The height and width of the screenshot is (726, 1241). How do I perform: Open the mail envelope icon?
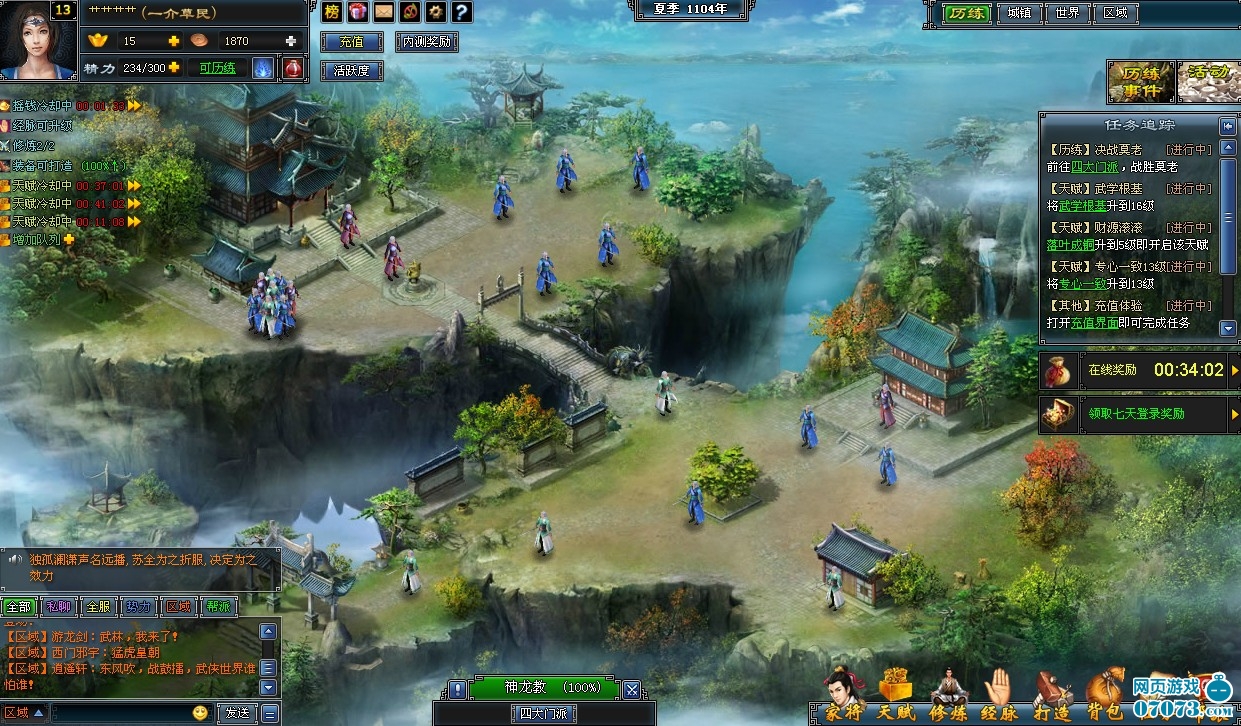coord(384,12)
